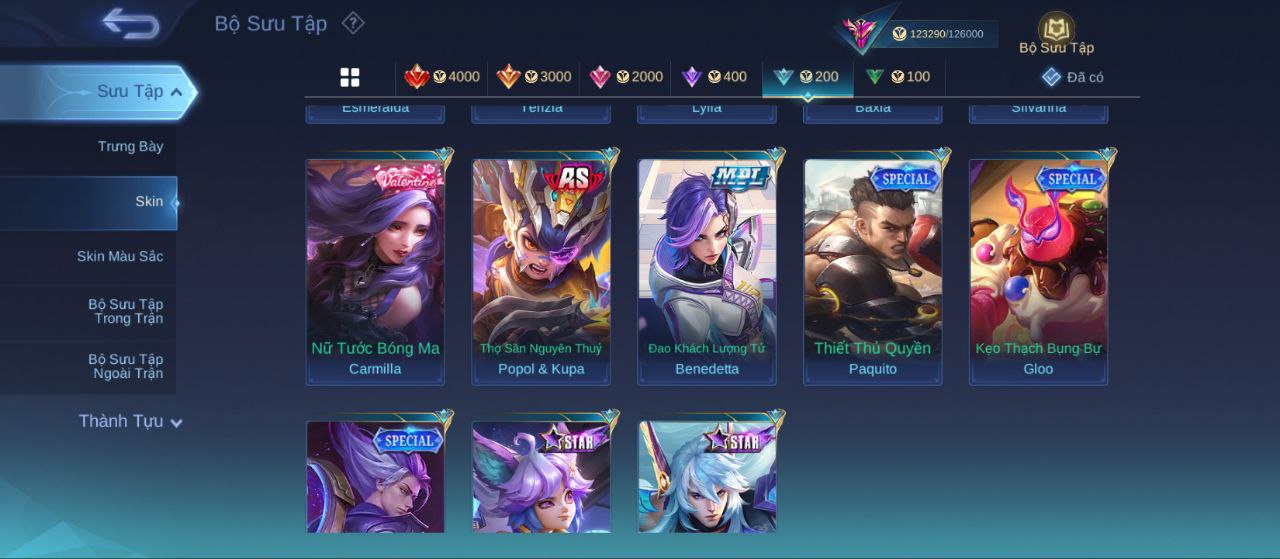Switch to the 400 points tier tab
The height and width of the screenshot is (559, 1280).
715,77
